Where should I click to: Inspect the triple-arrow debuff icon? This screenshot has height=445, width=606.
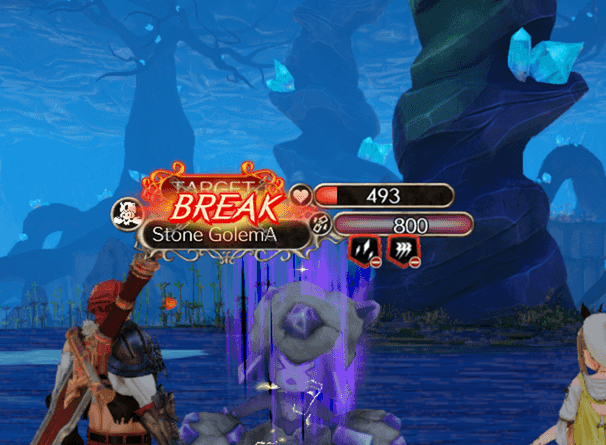coord(401,249)
